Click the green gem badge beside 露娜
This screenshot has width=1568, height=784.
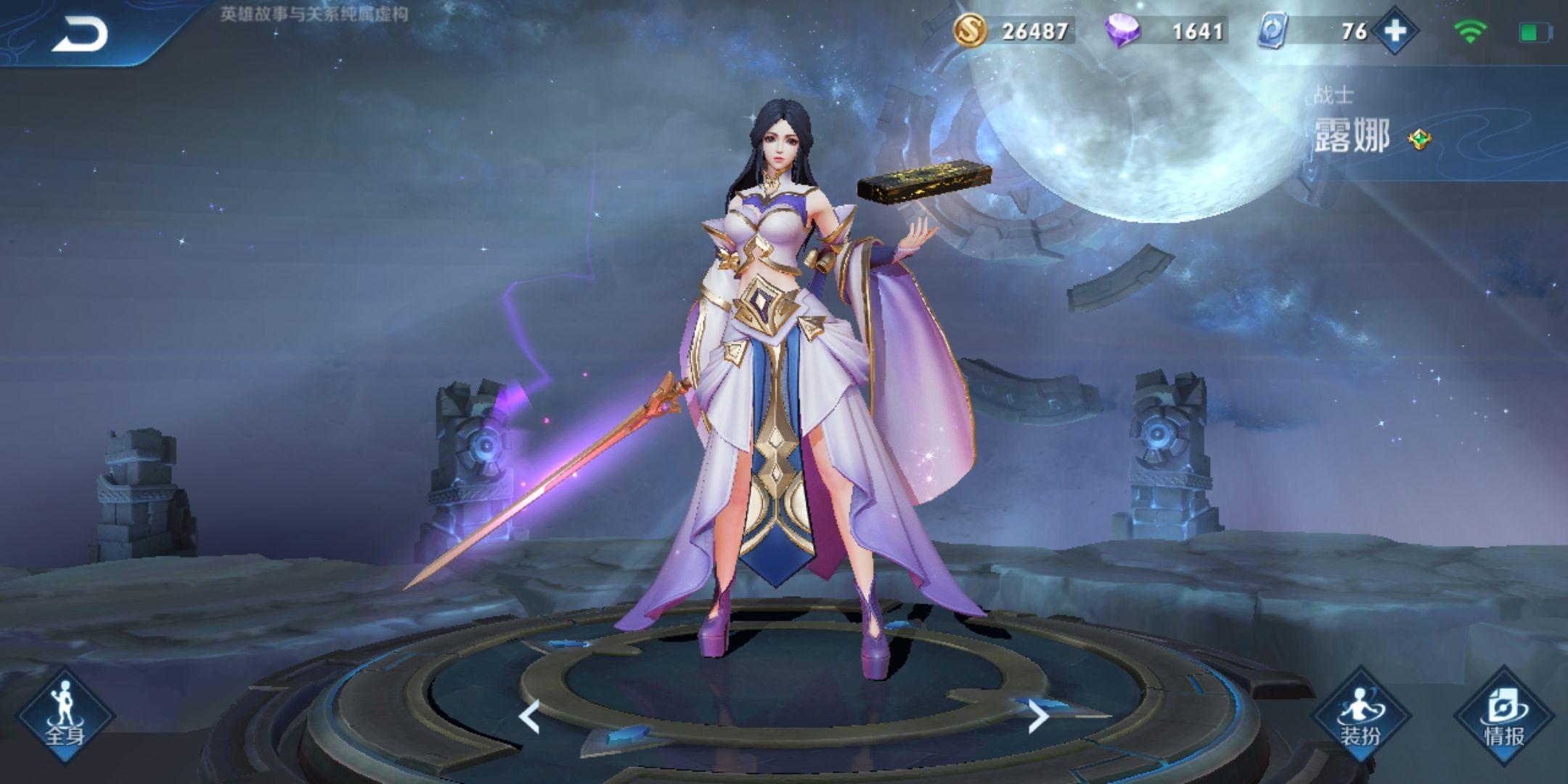1419,139
